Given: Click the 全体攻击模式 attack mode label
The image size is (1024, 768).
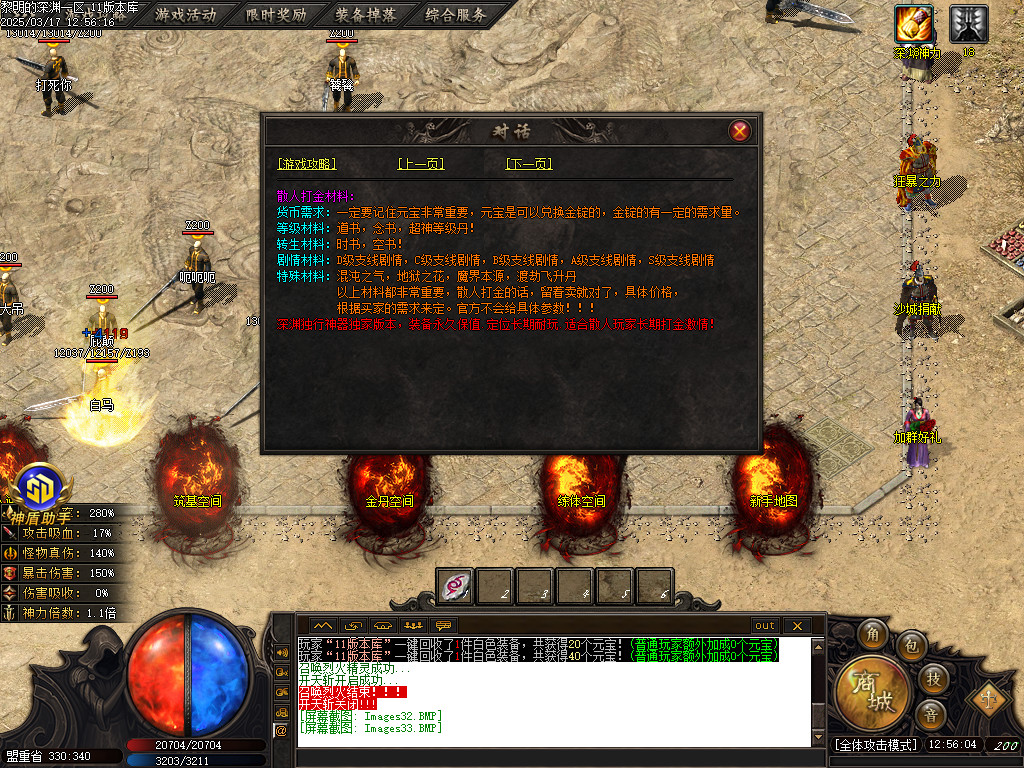Looking at the screenshot, I should tap(875, 745).
